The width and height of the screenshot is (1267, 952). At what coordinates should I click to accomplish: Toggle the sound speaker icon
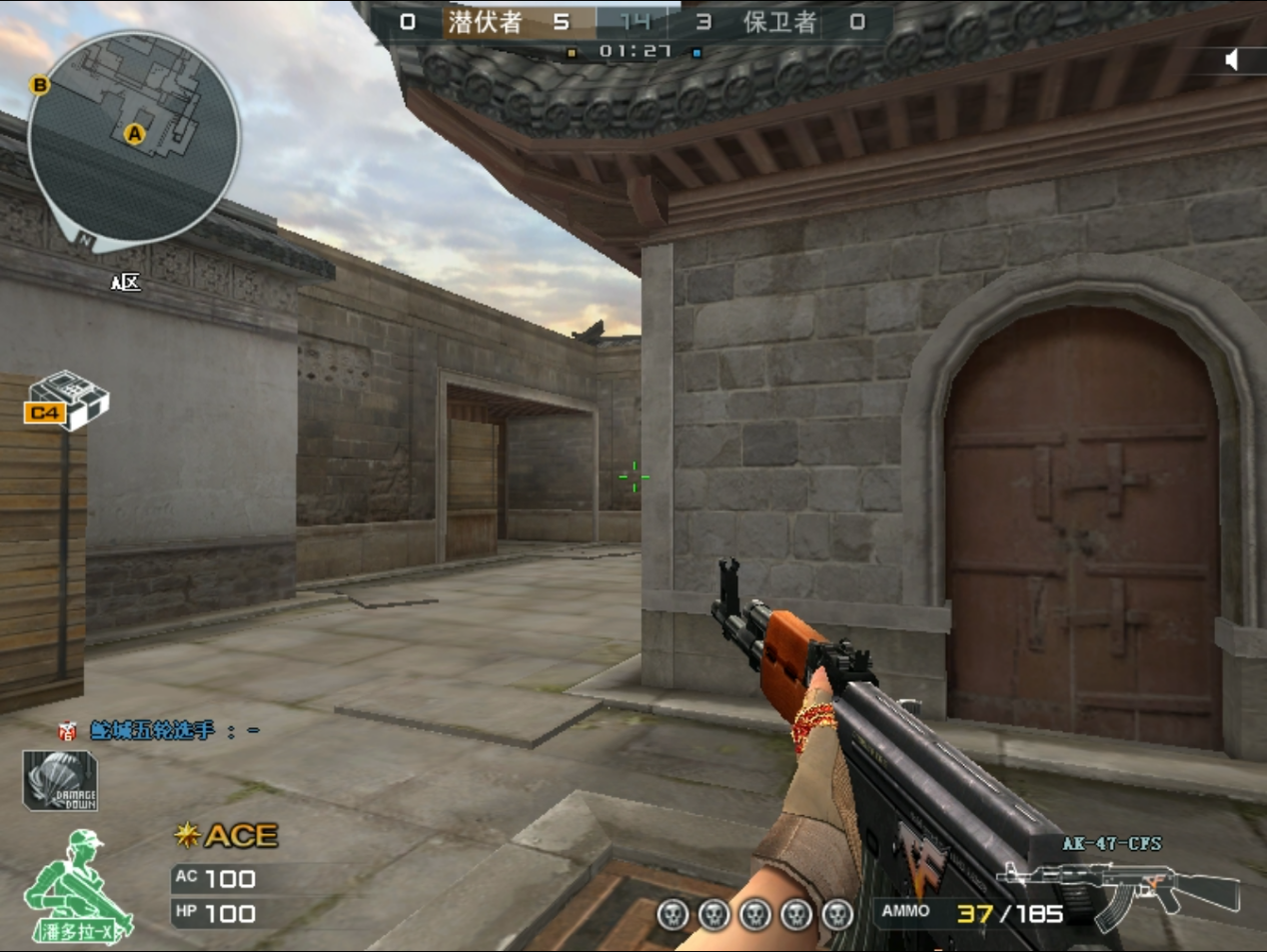click(x=1232, y=60)
